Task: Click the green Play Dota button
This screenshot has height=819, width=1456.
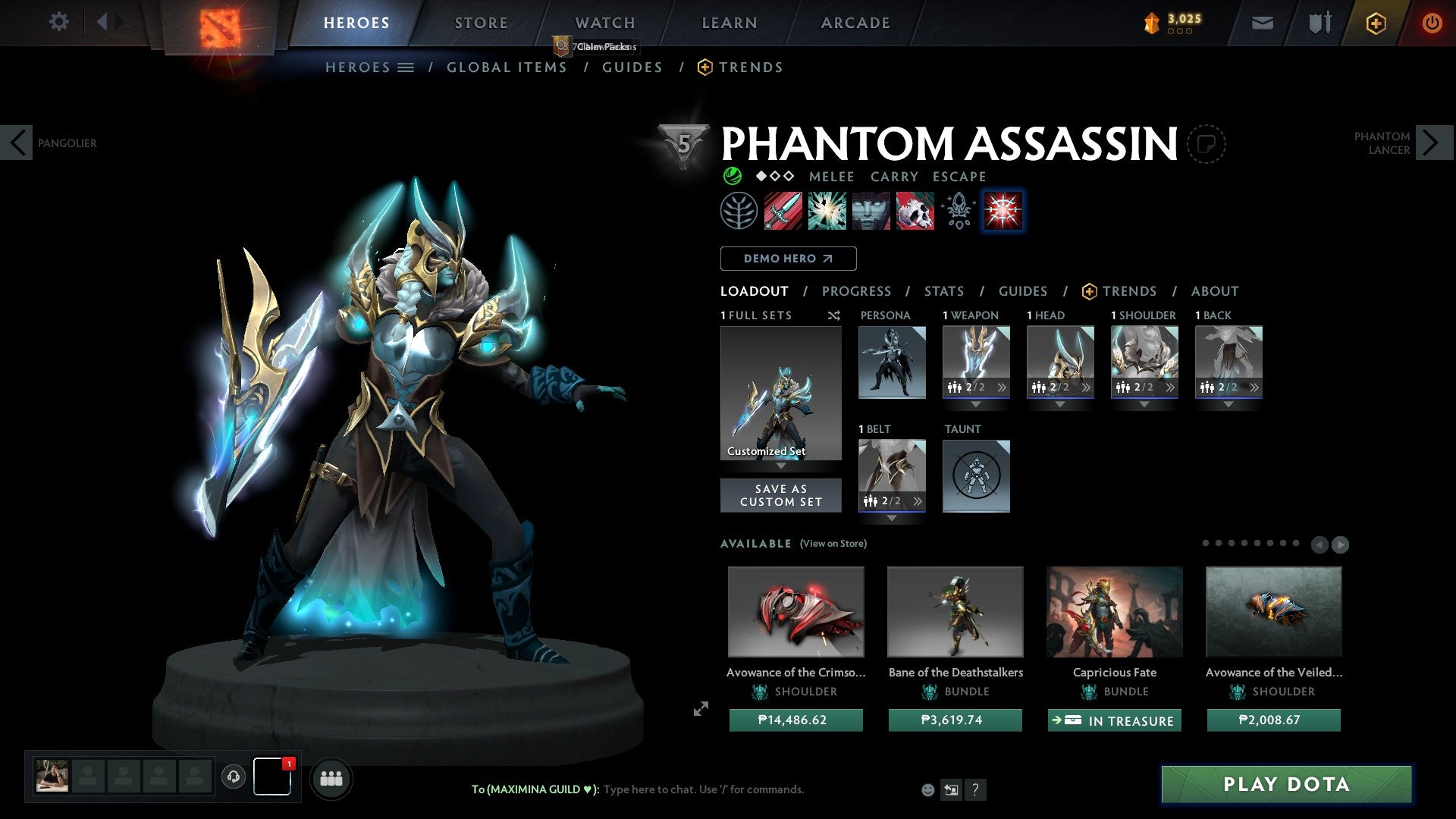Action: pos(1286,784)
